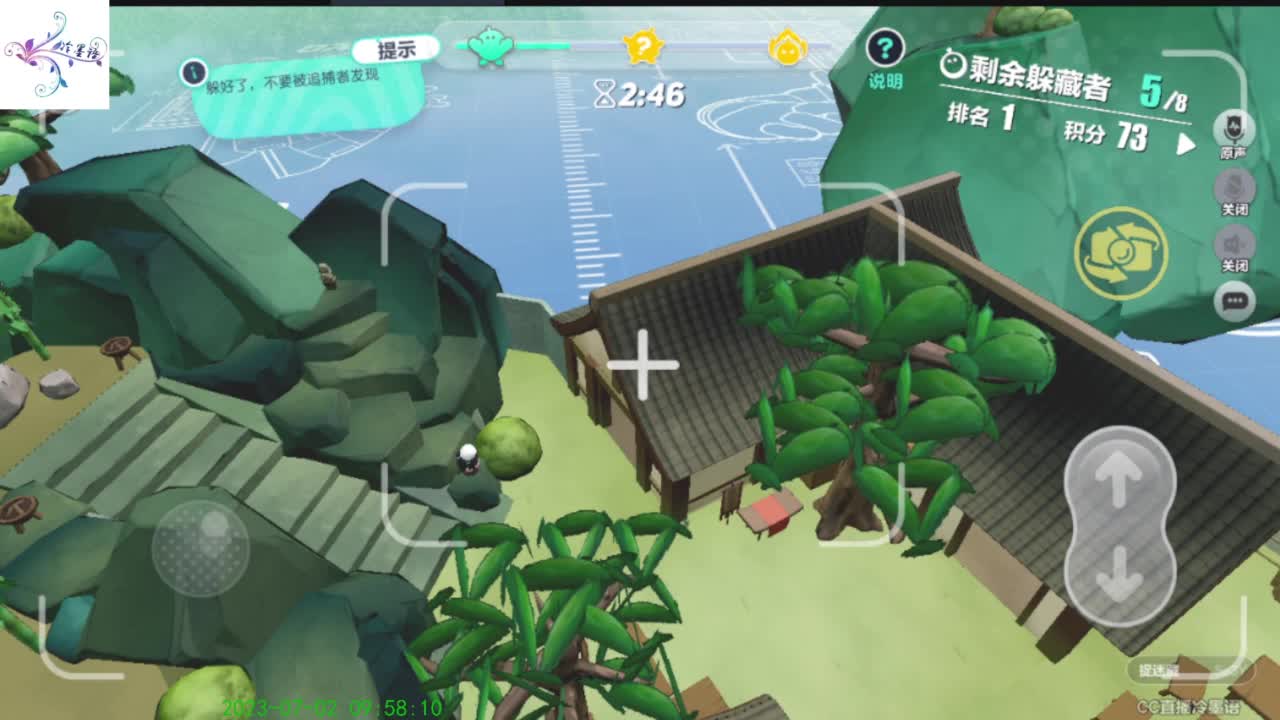This screenshot has height=720, width=1280.
Task: Click the yellow smiley face icon
Action: (x=787, y=45)
